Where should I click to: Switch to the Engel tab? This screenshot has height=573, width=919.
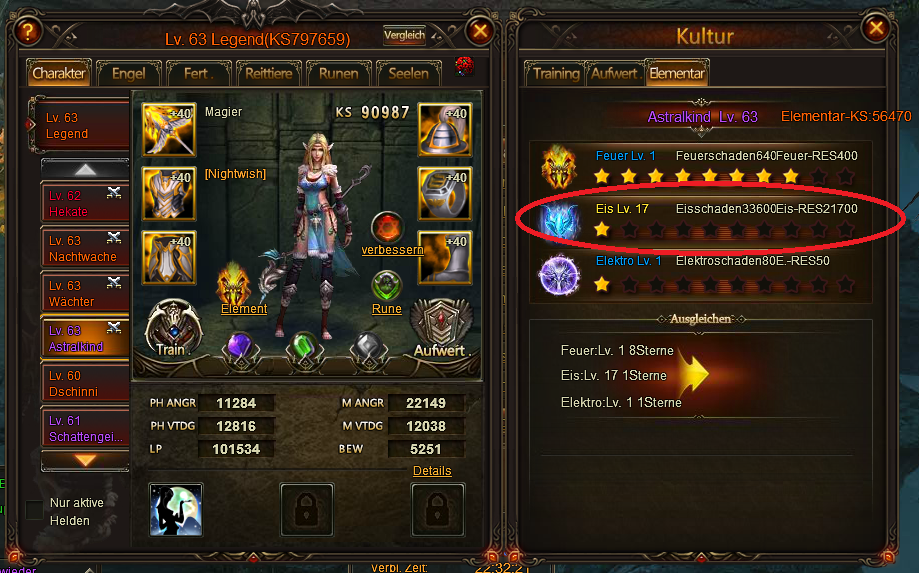[x=128, y=73]
